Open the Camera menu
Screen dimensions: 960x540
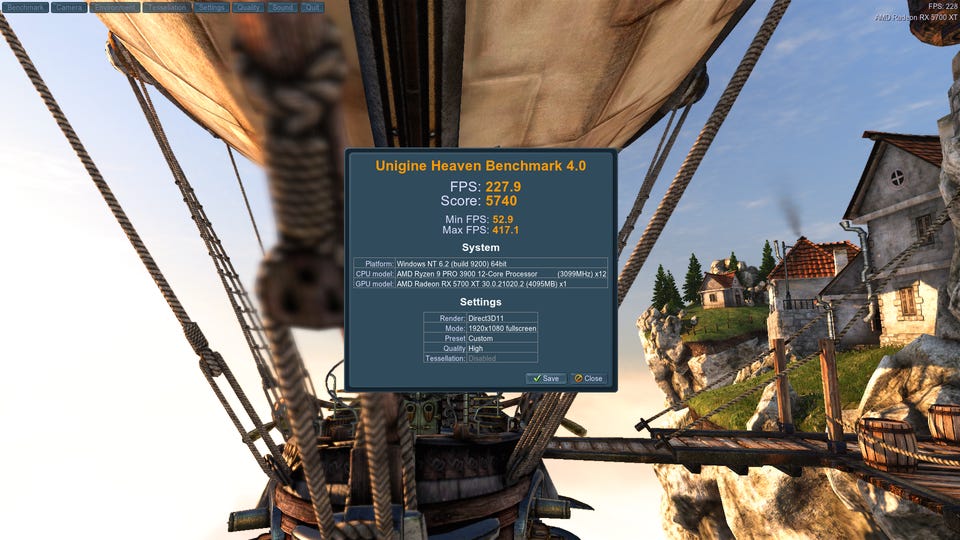click(69, 7)
